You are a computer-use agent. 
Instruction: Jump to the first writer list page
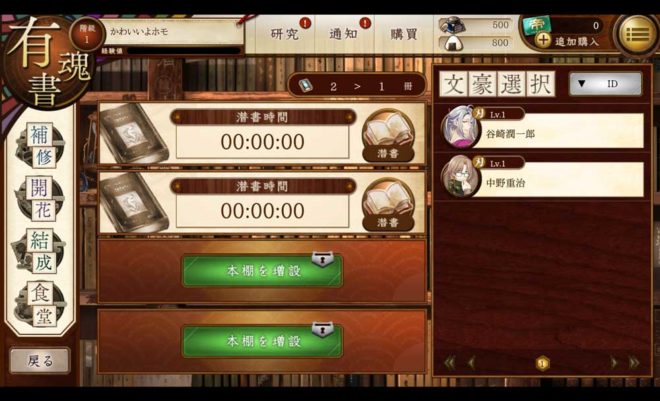pos(449,362)
